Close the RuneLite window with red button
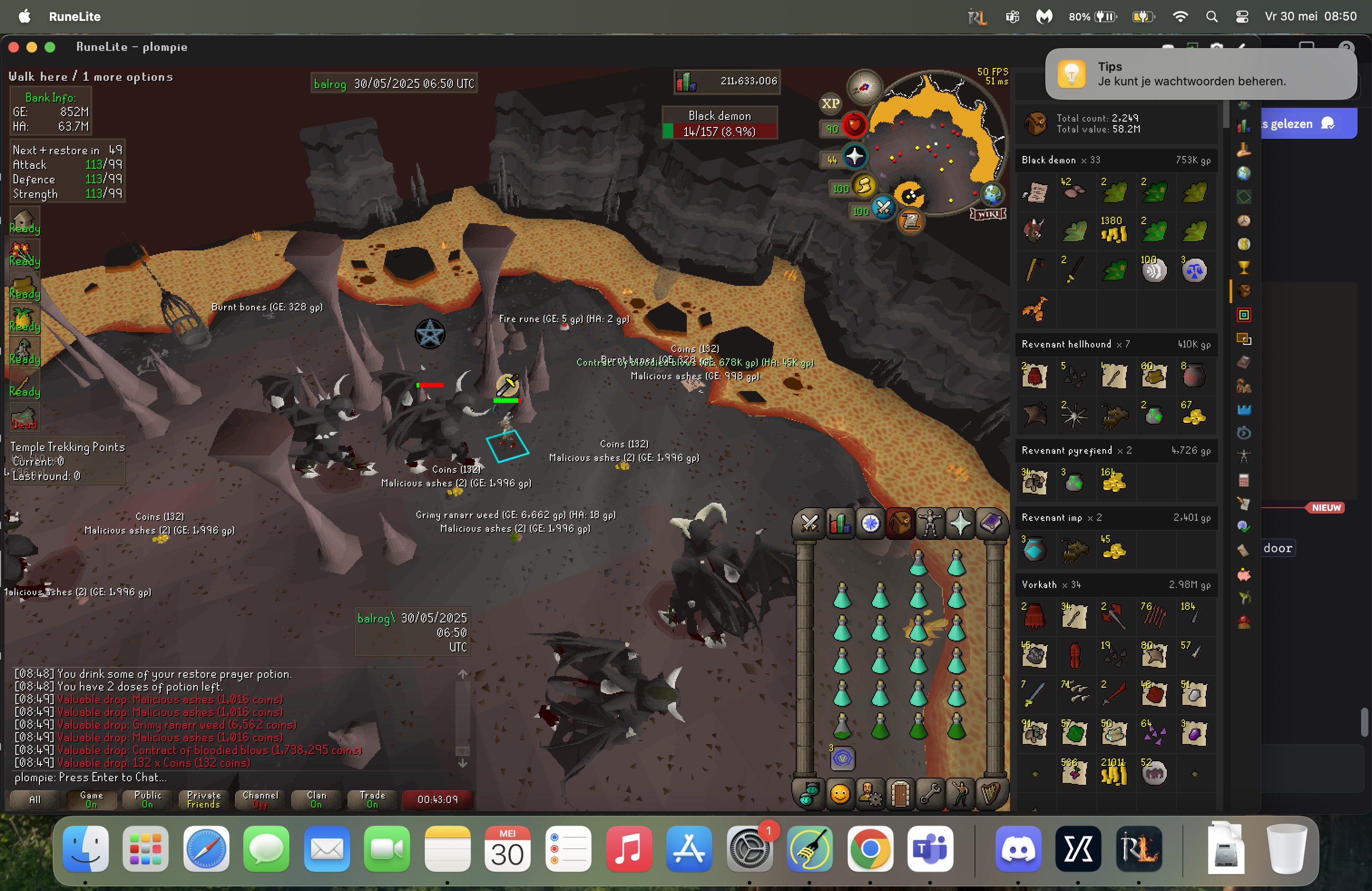Viewport: 1372px width, 891px height. point(14,47)
